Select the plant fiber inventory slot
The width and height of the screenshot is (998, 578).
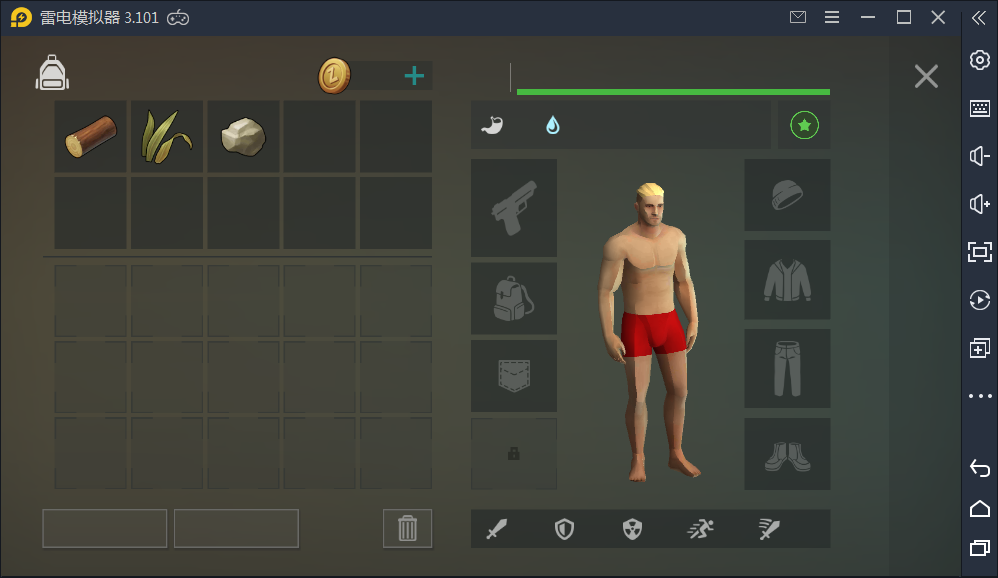coord(167,137)
